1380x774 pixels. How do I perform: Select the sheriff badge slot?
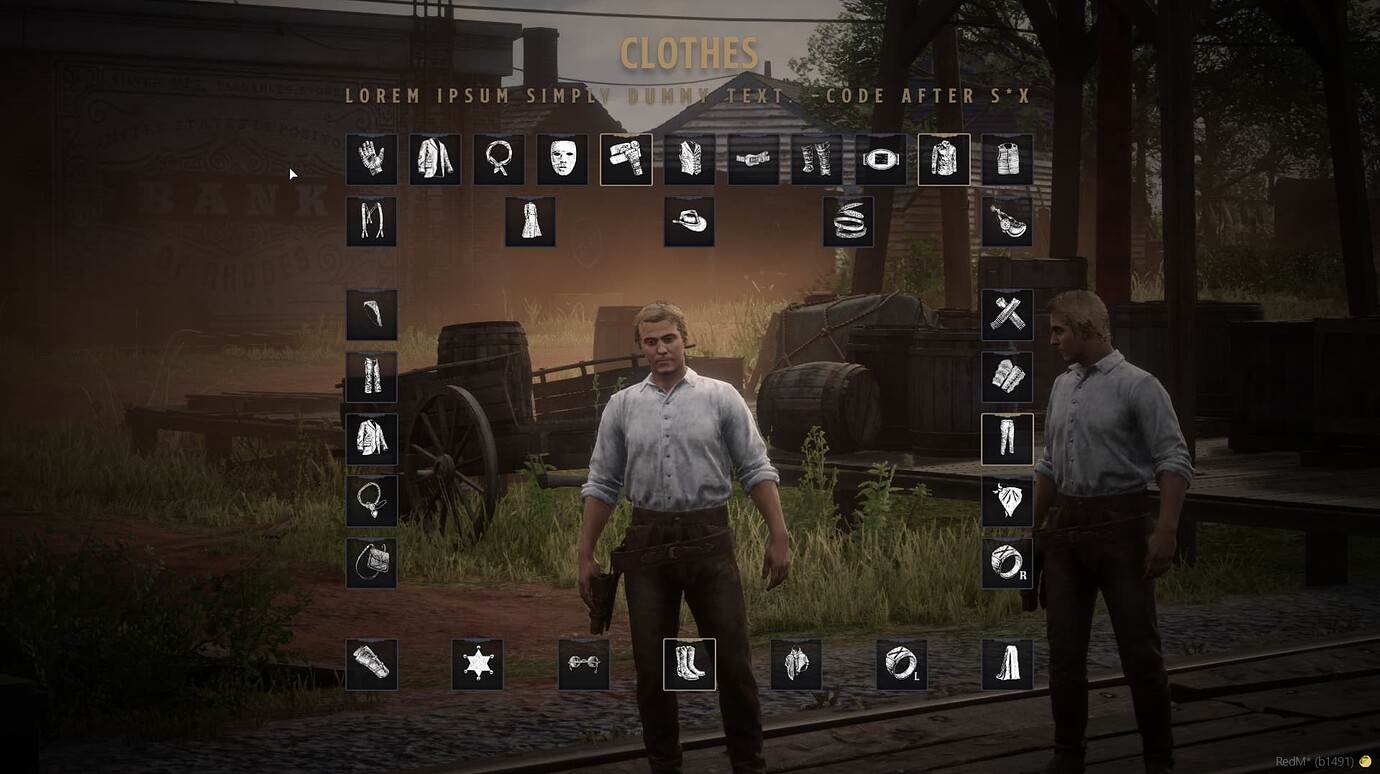pyautogui.click(x=478, y=663)
